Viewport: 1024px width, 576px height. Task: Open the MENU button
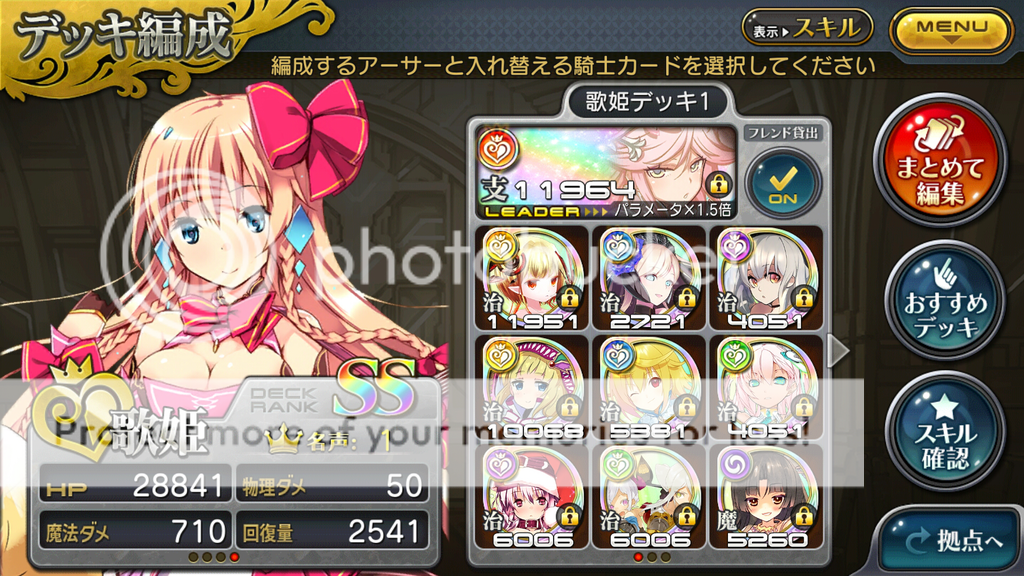click(x=950, y=29)
